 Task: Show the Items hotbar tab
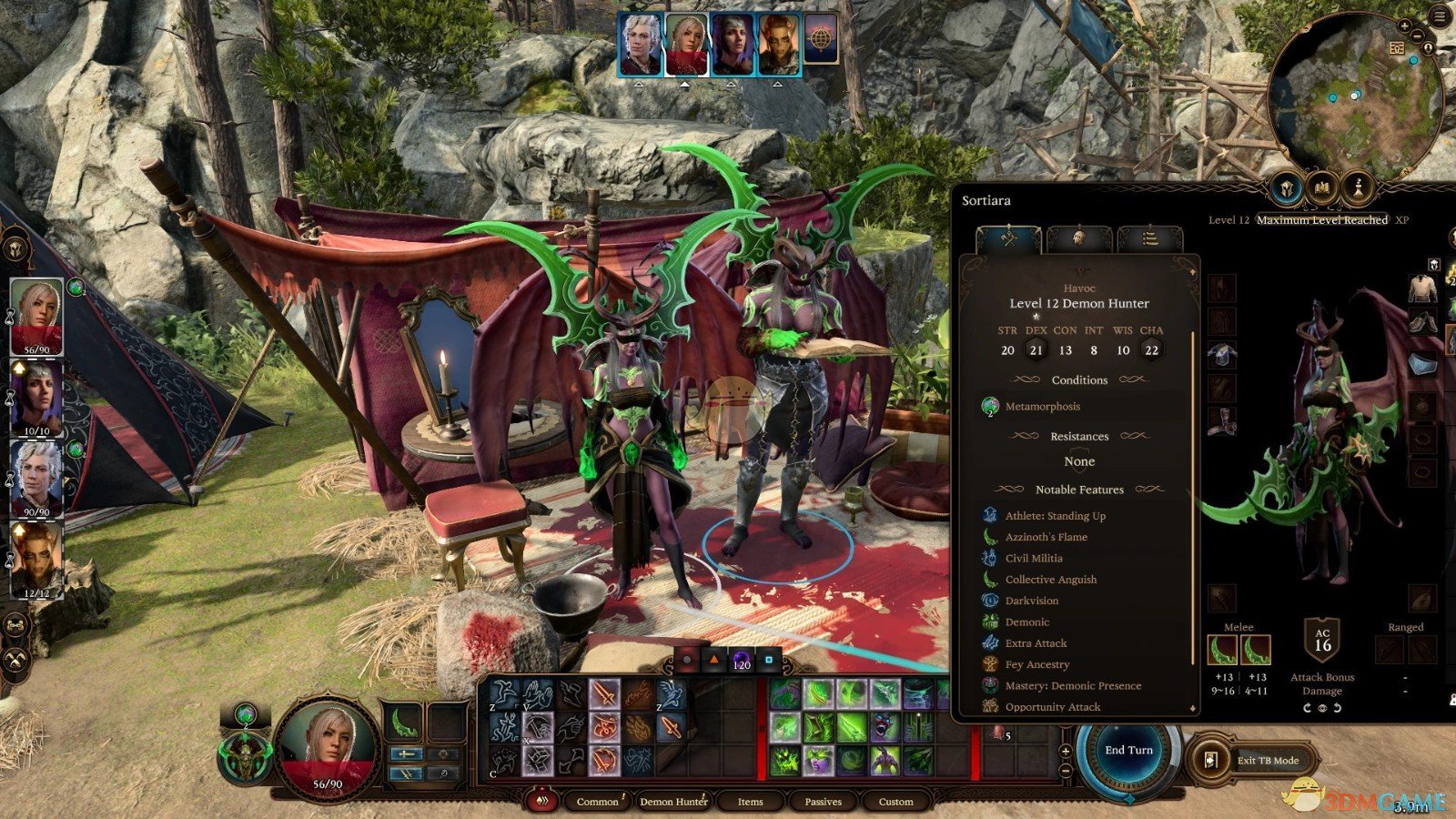click(750, 802)
